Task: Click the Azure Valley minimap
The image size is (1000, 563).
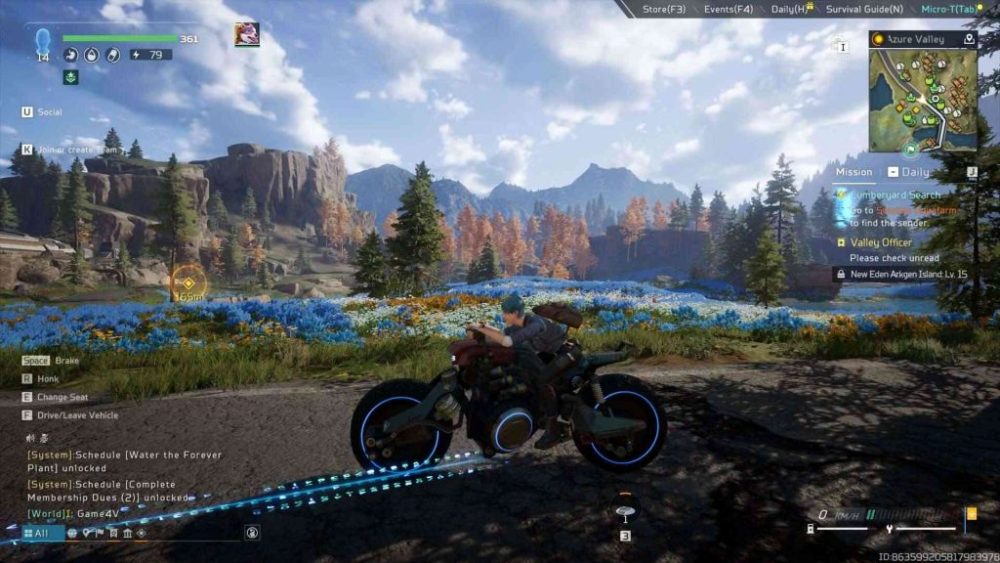Action: tap(922, 95)
